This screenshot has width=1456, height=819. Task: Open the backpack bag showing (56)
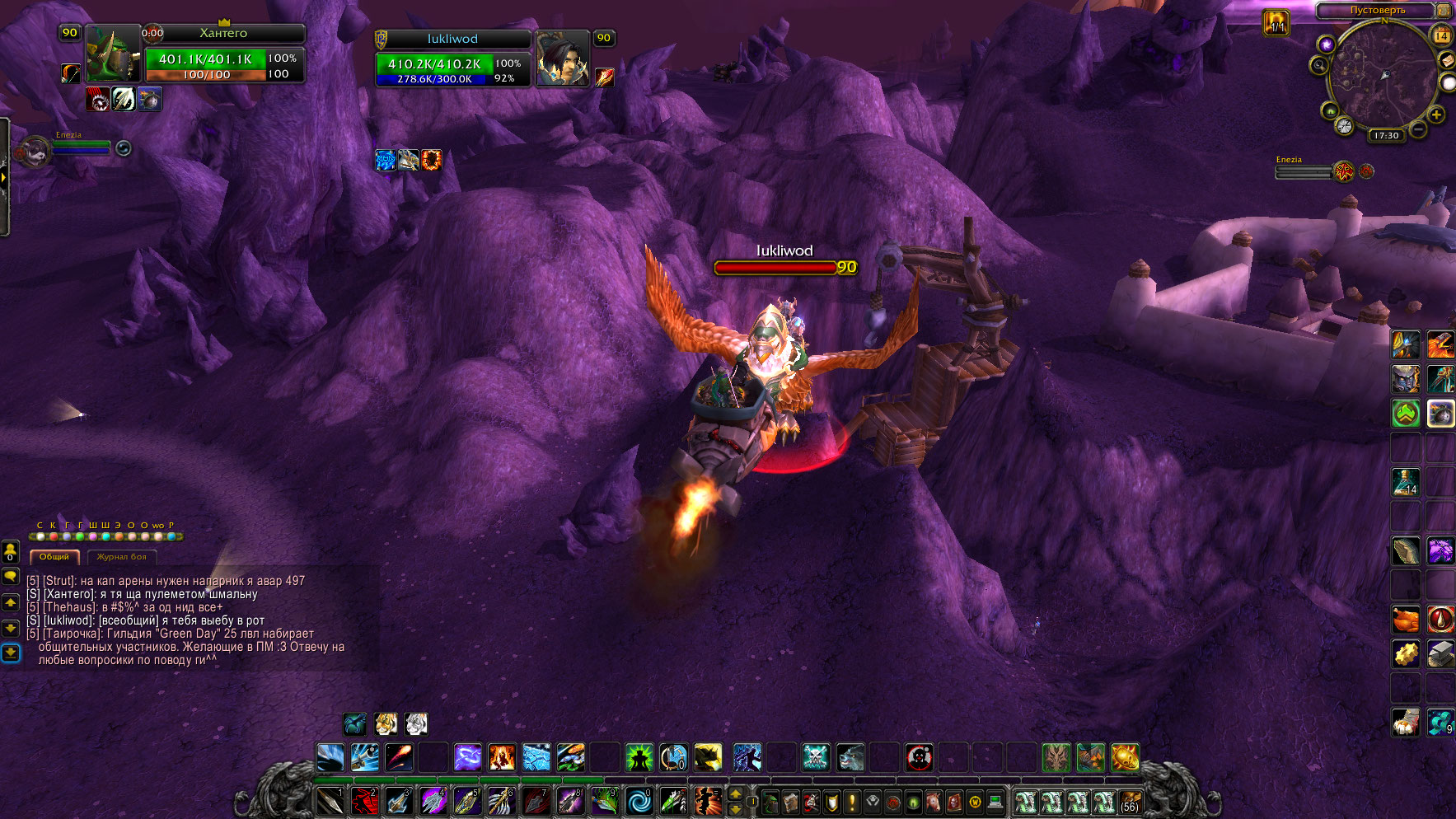[x=1130, y=802]
